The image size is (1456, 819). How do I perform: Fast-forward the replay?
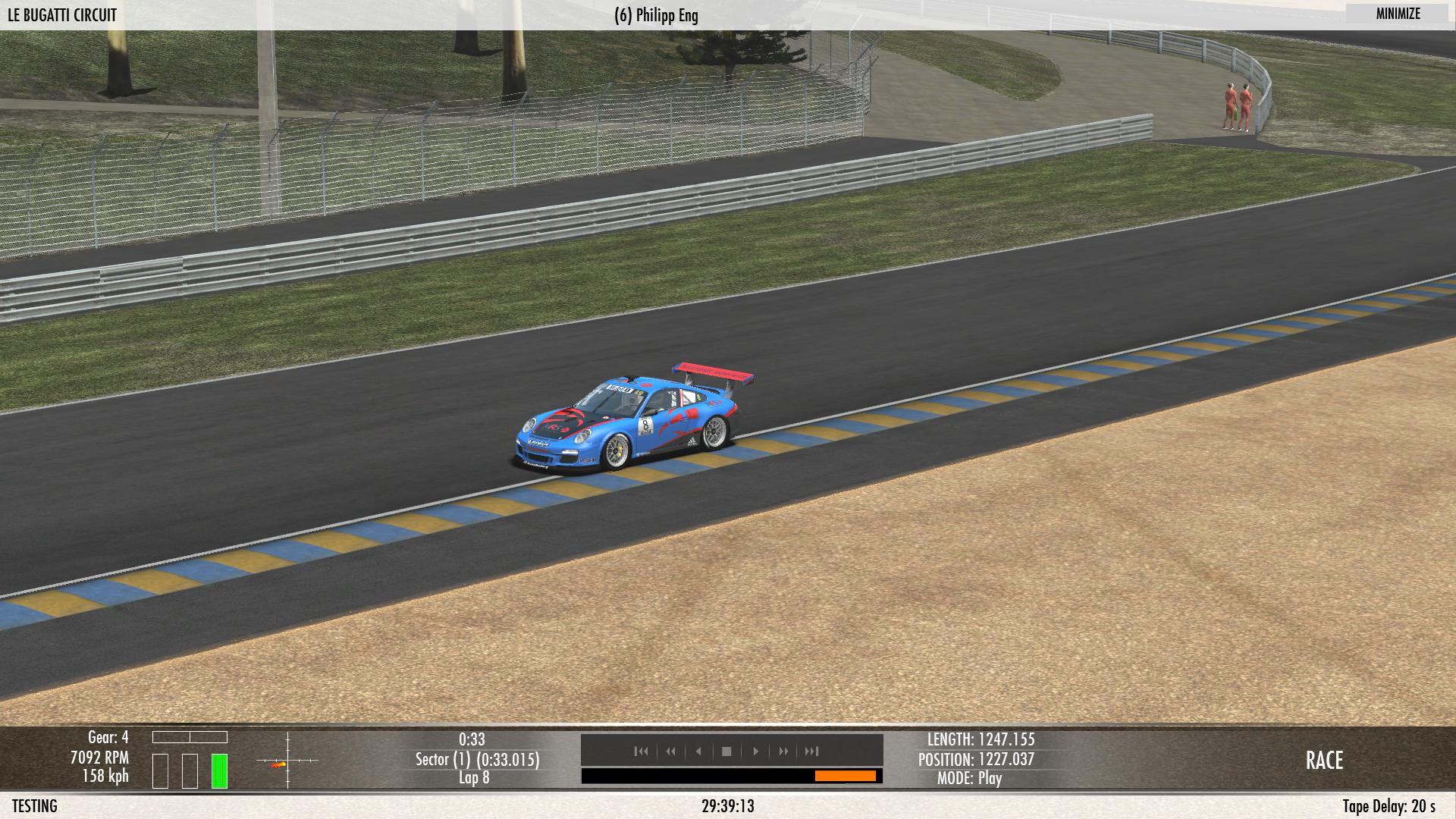click(783, 752)
